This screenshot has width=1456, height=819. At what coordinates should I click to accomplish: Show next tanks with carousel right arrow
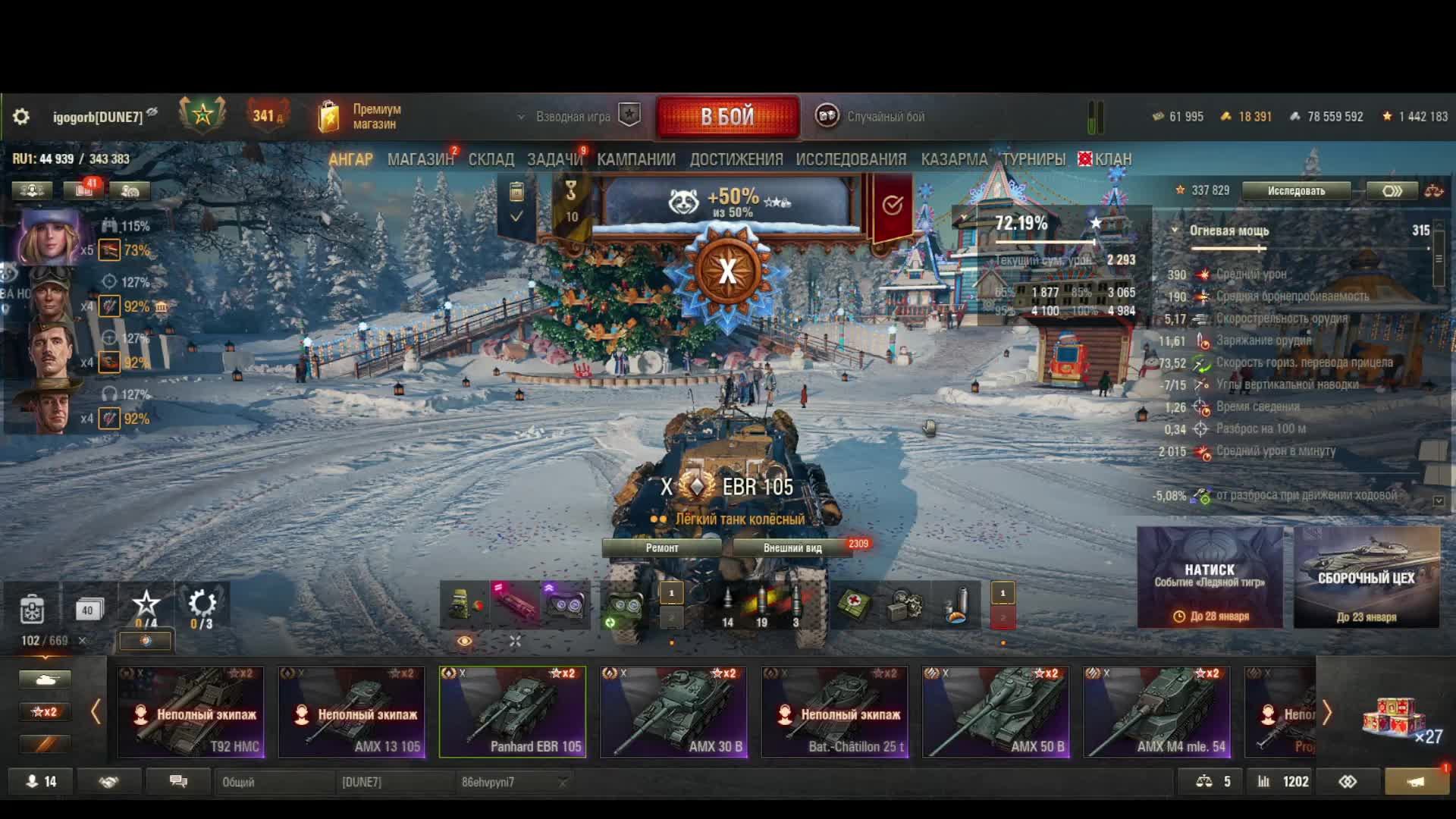[1327, 713]
